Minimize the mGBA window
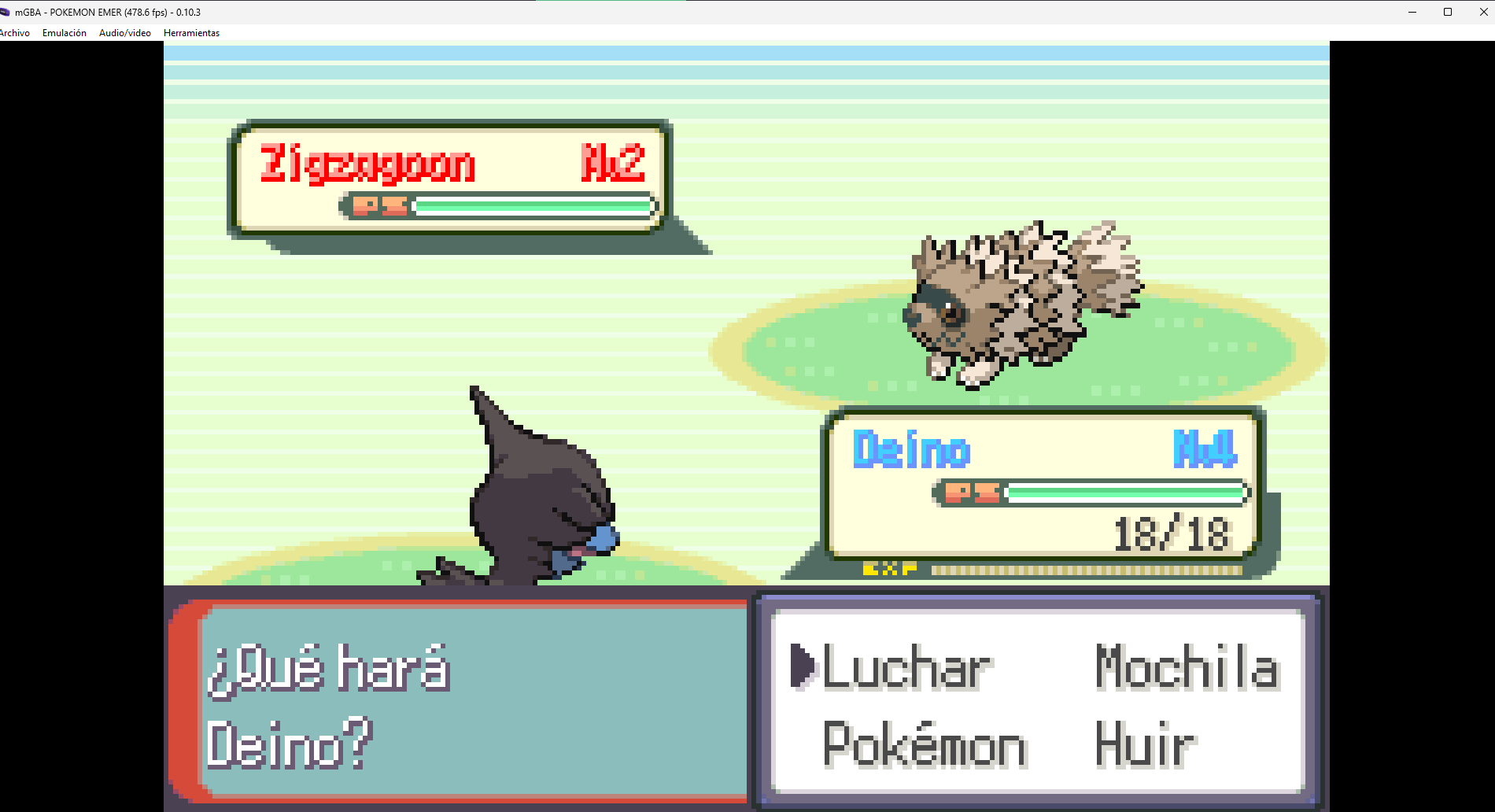 tap(1412, 12)
